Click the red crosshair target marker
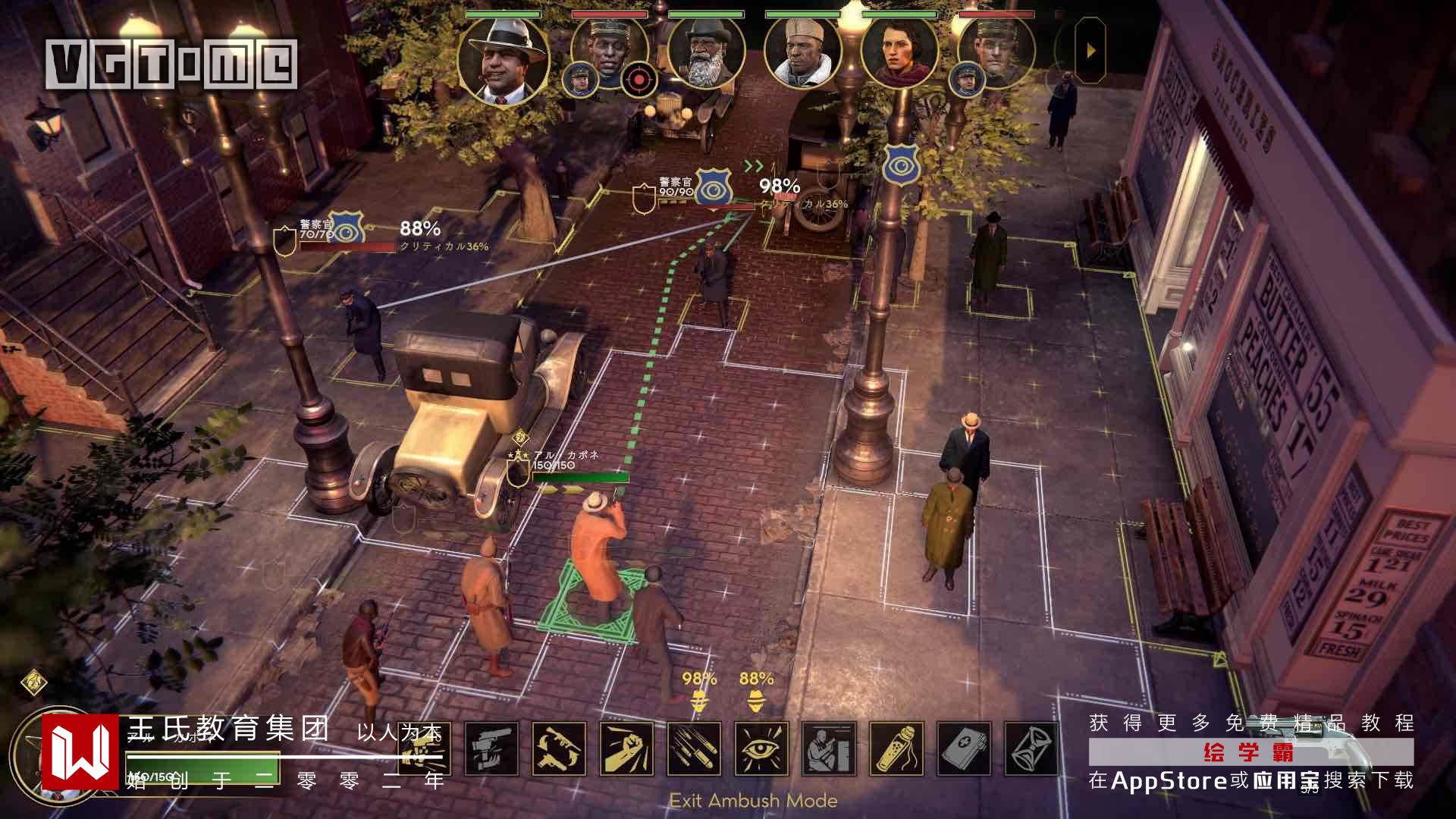 point(639,79)
